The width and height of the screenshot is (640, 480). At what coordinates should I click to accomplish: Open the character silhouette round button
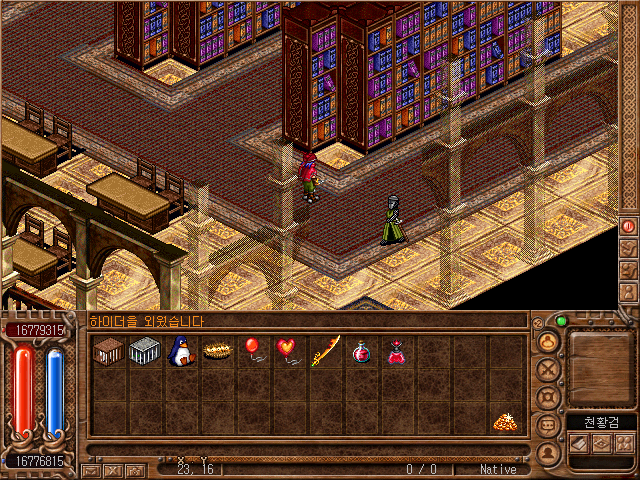(x=548, y=342)
